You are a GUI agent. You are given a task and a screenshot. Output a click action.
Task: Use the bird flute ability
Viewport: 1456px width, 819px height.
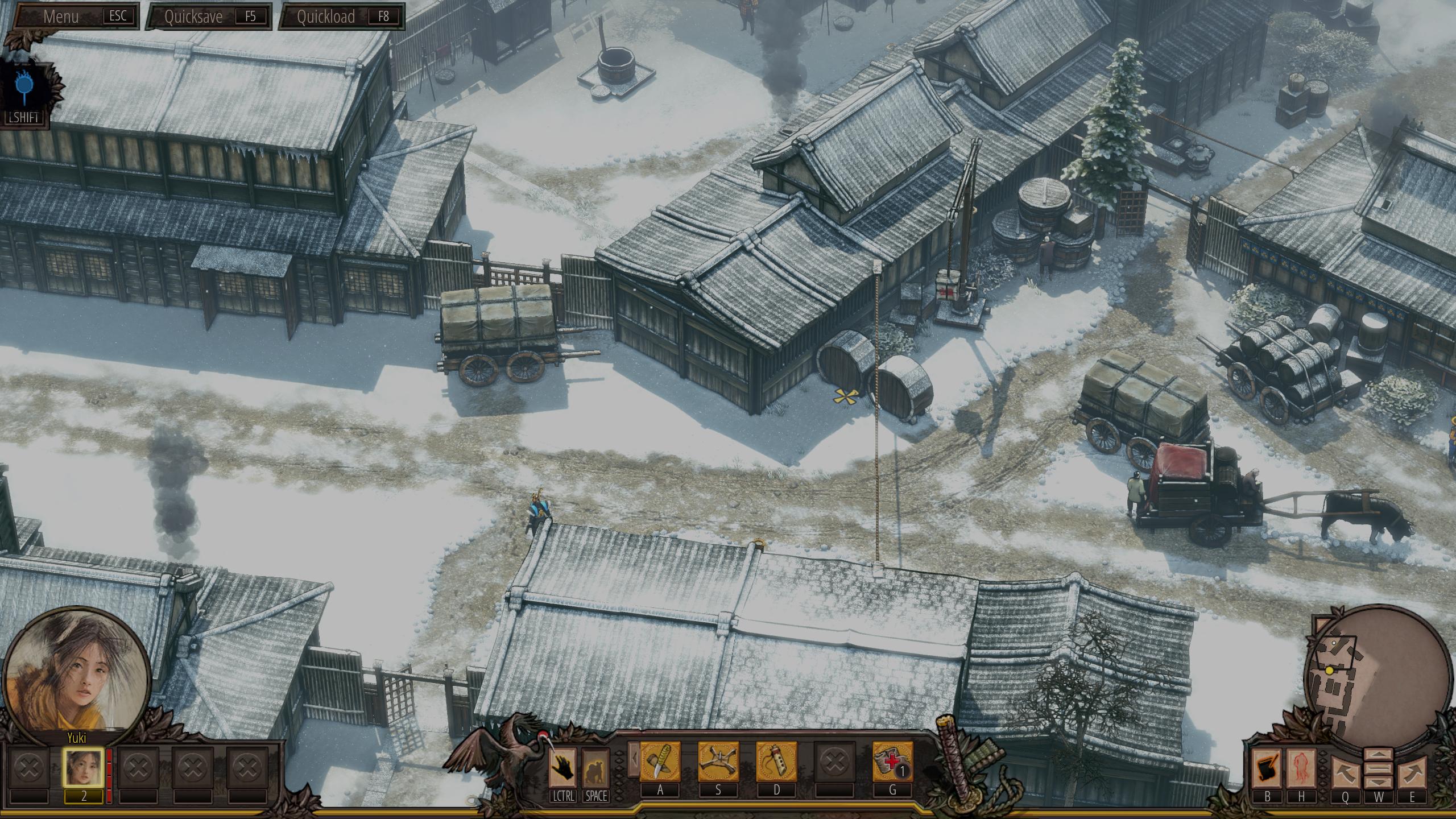coord(776,762)
